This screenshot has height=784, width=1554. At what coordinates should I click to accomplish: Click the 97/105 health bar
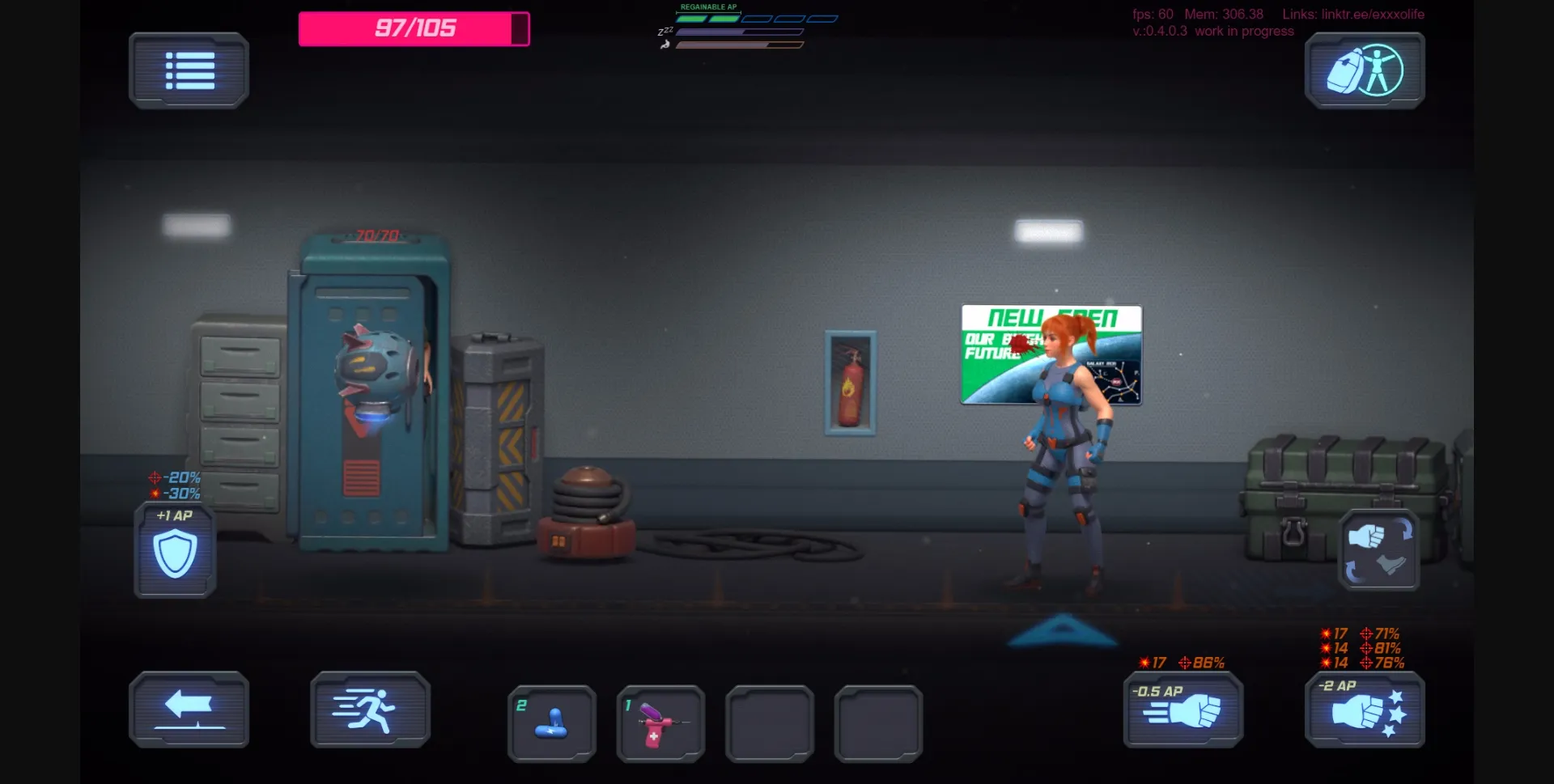coord(414,28)
